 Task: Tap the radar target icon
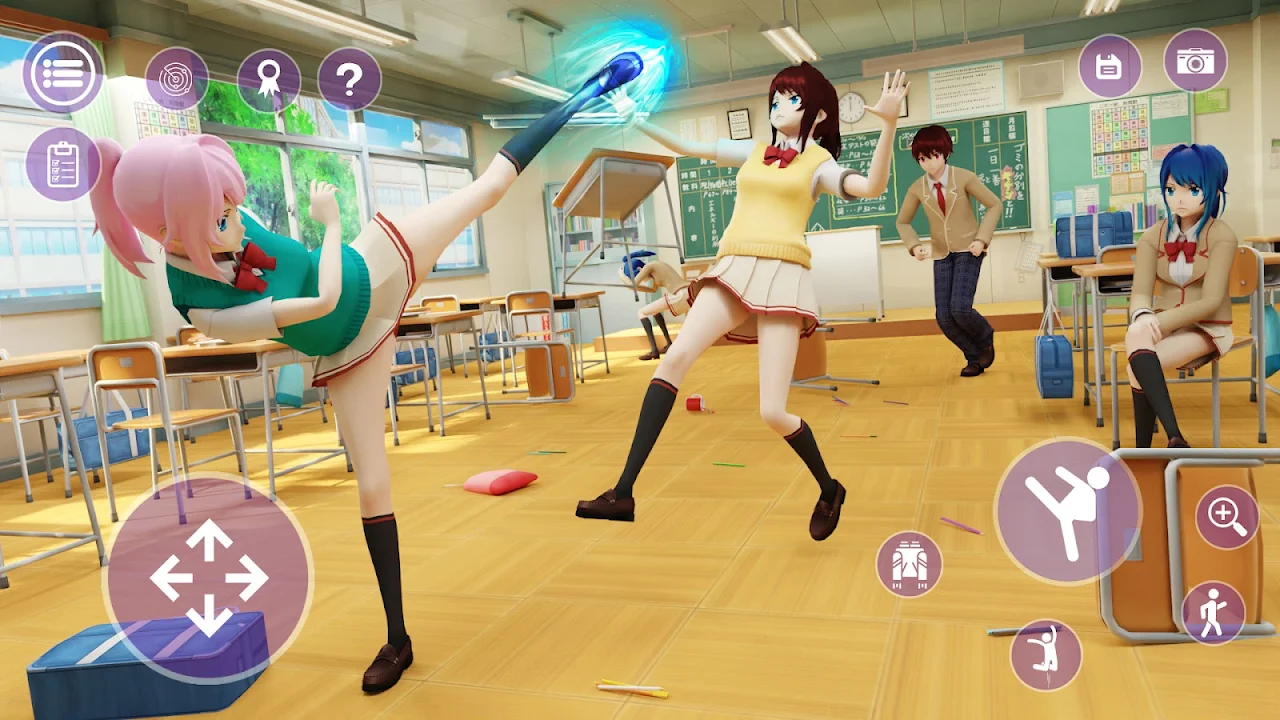(x=177, y=79)
